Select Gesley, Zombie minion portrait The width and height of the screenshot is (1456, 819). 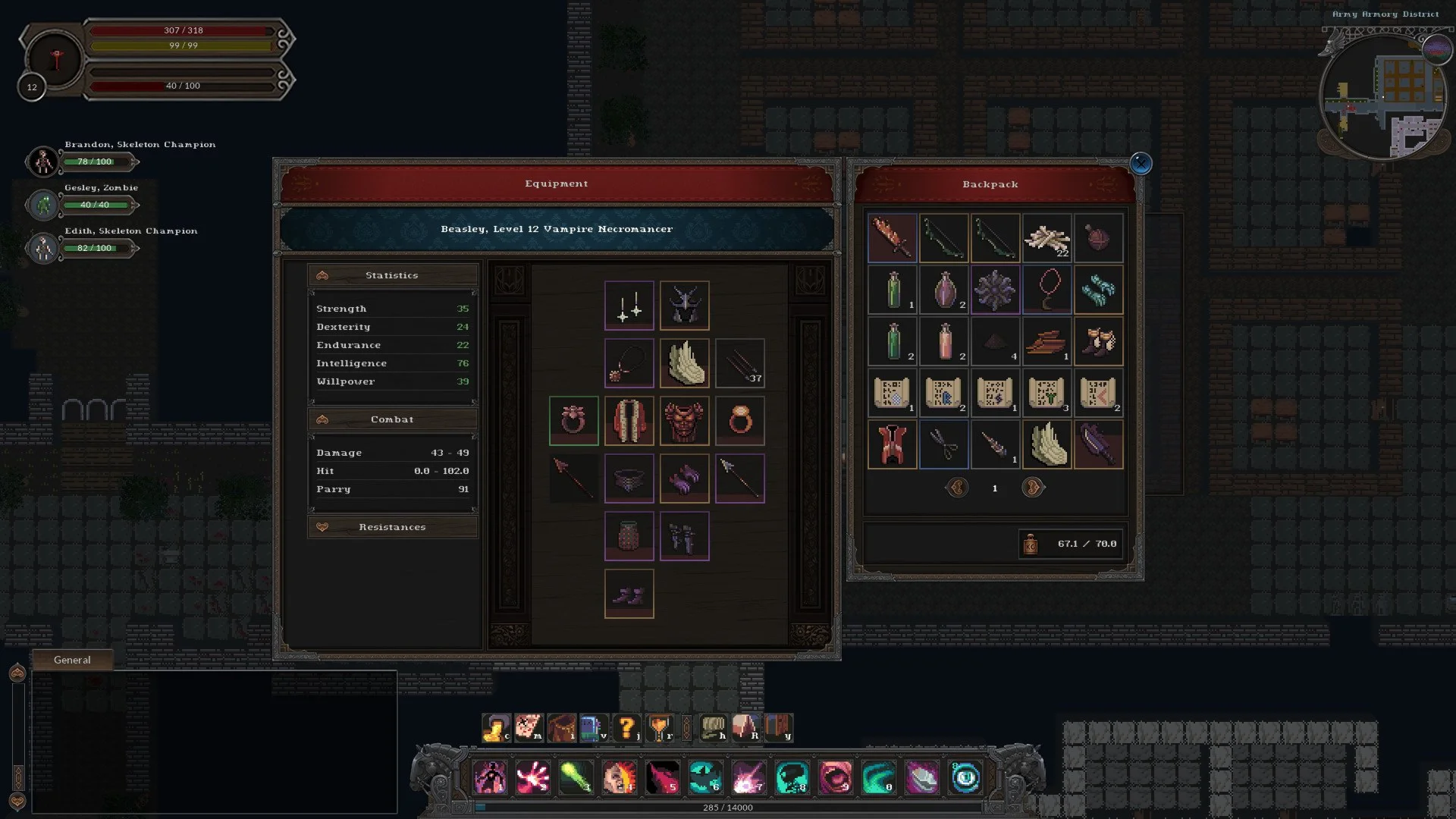(42, 205)
